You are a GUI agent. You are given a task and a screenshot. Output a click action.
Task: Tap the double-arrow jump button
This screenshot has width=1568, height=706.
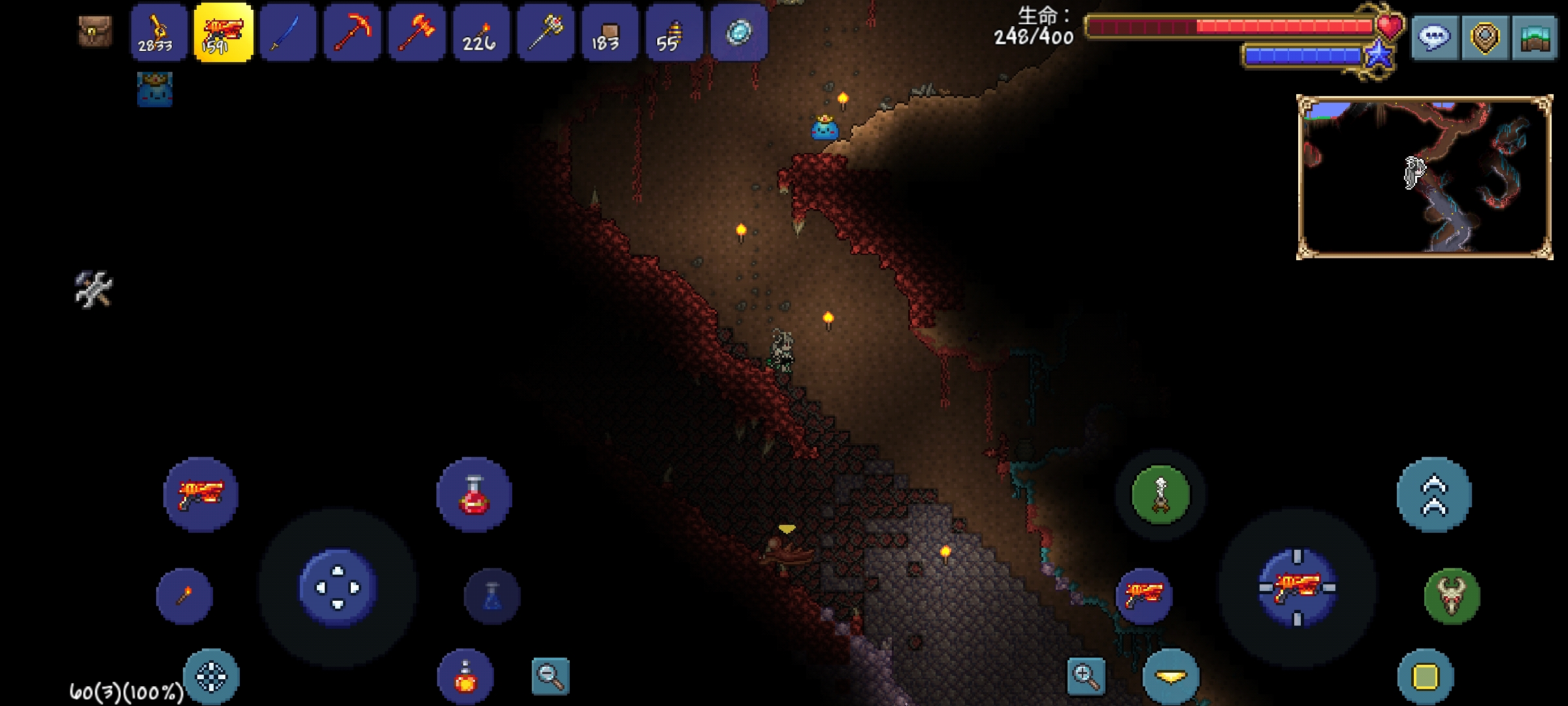point(1434,495)
